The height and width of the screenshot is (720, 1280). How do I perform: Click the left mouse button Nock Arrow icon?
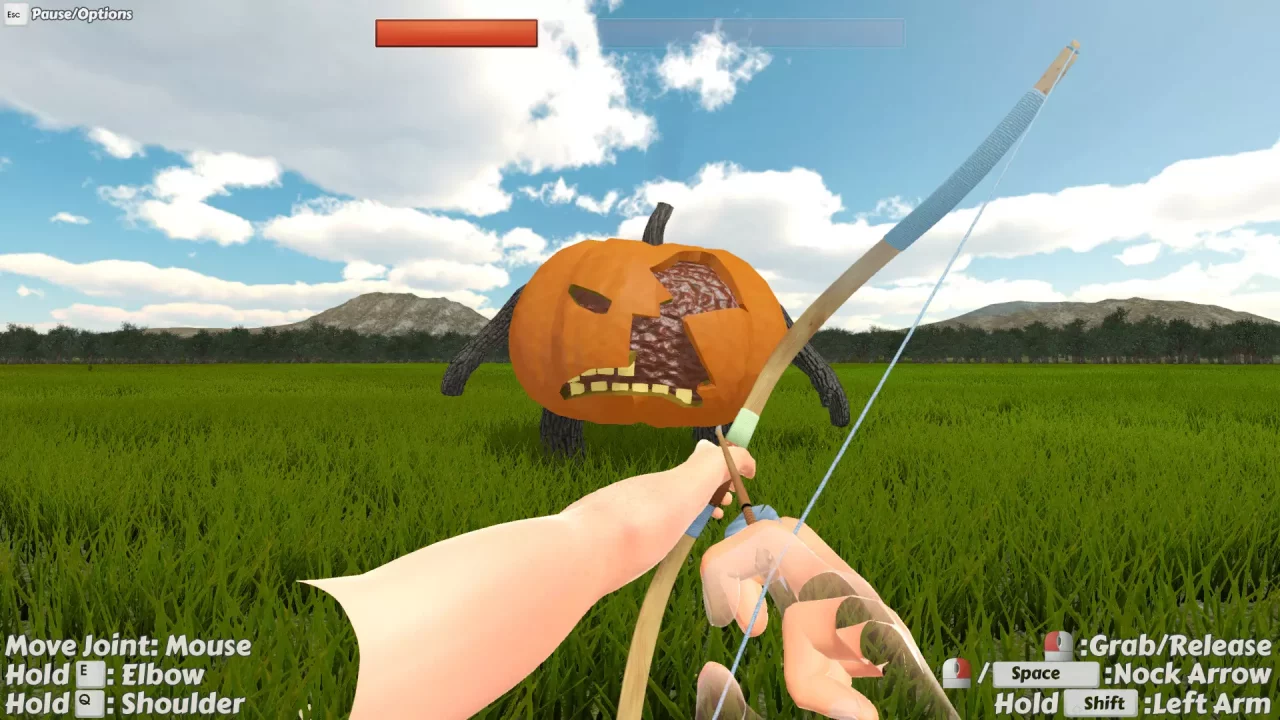pos(957,673)
